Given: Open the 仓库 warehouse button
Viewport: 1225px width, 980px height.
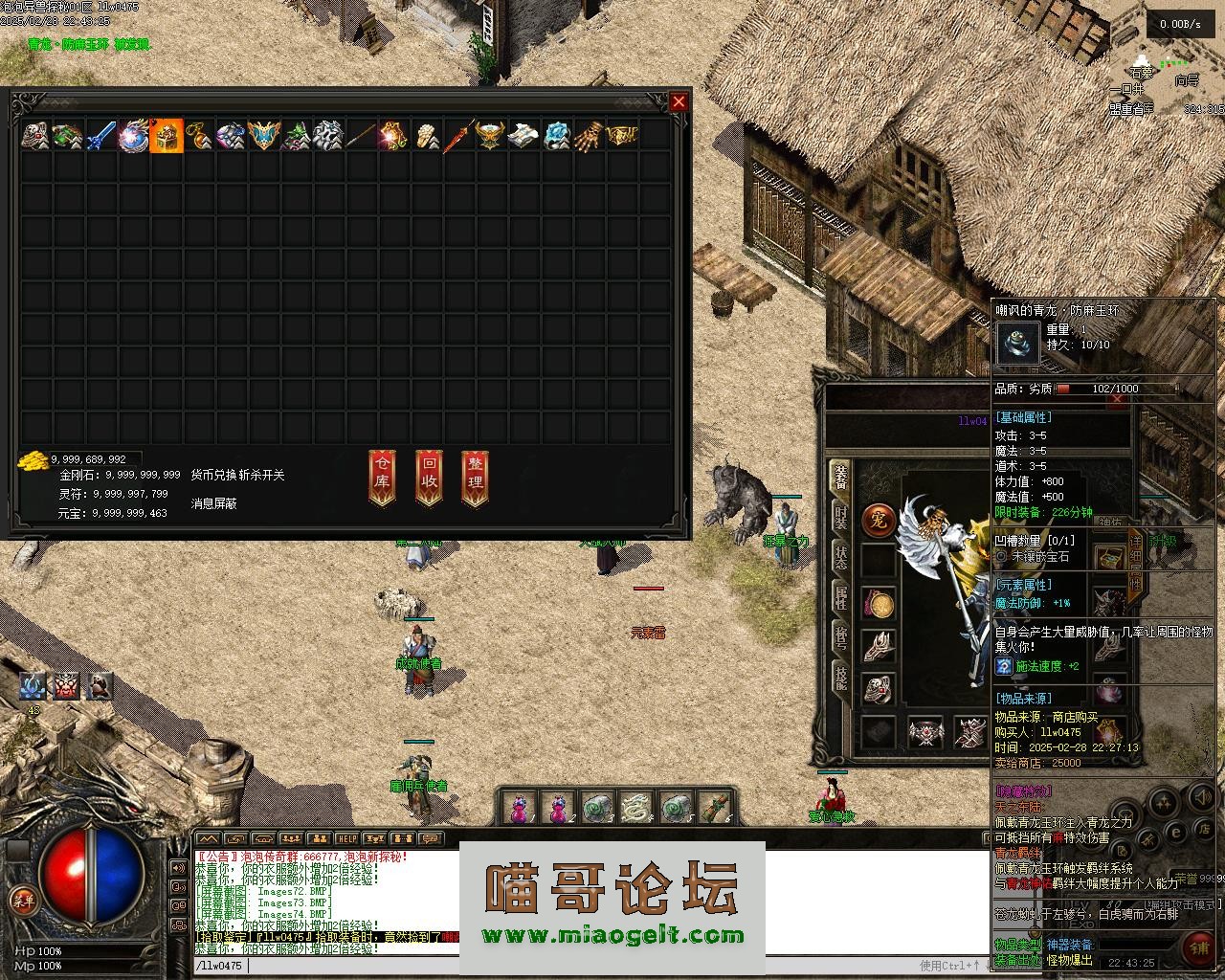Looking at the screenshot, I should coord(382,477).
